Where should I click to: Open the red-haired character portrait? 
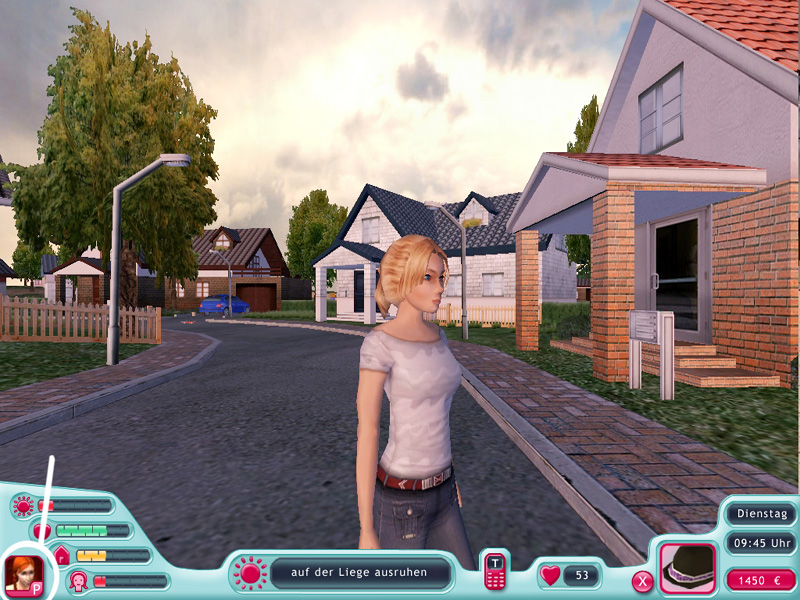click(x=22, y=573)
